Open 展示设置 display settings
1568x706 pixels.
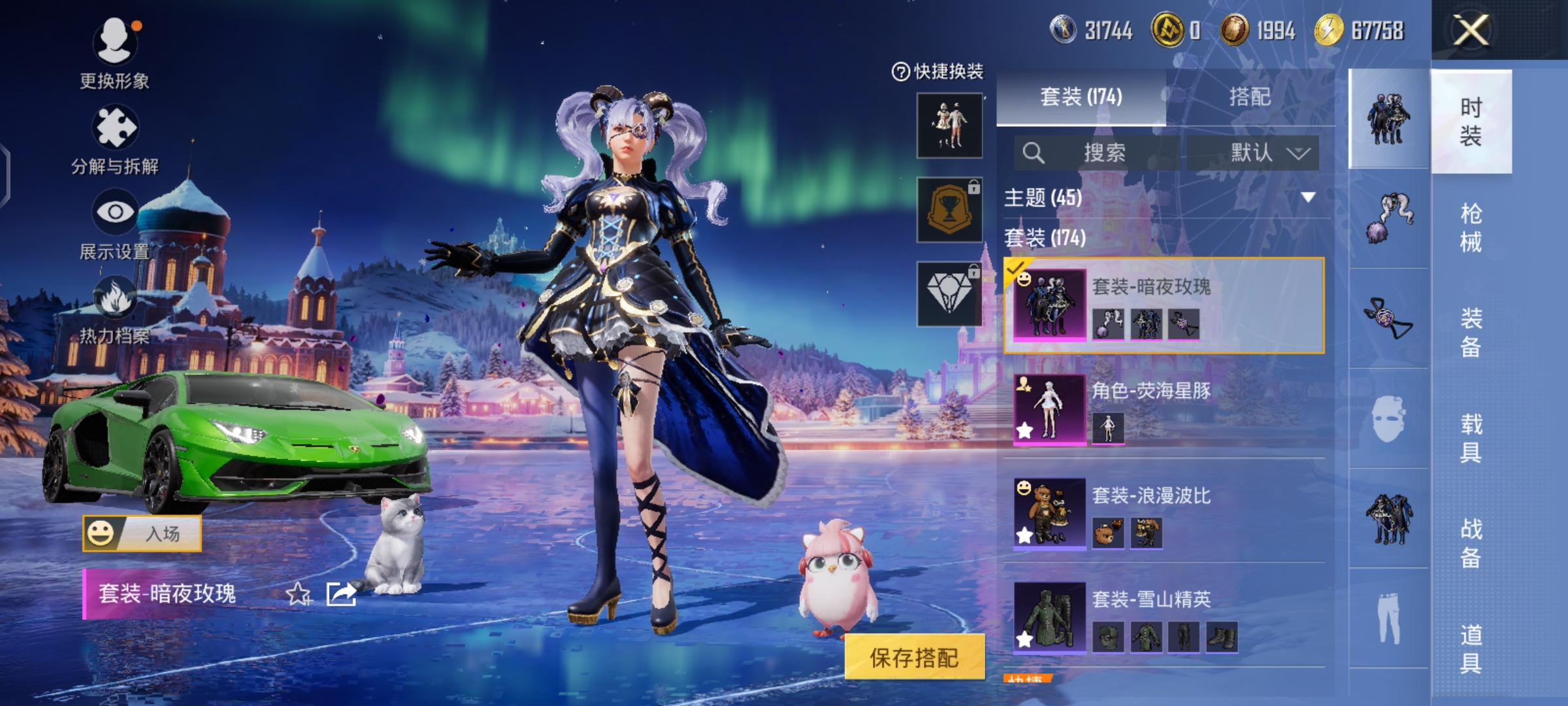point(115,213)
